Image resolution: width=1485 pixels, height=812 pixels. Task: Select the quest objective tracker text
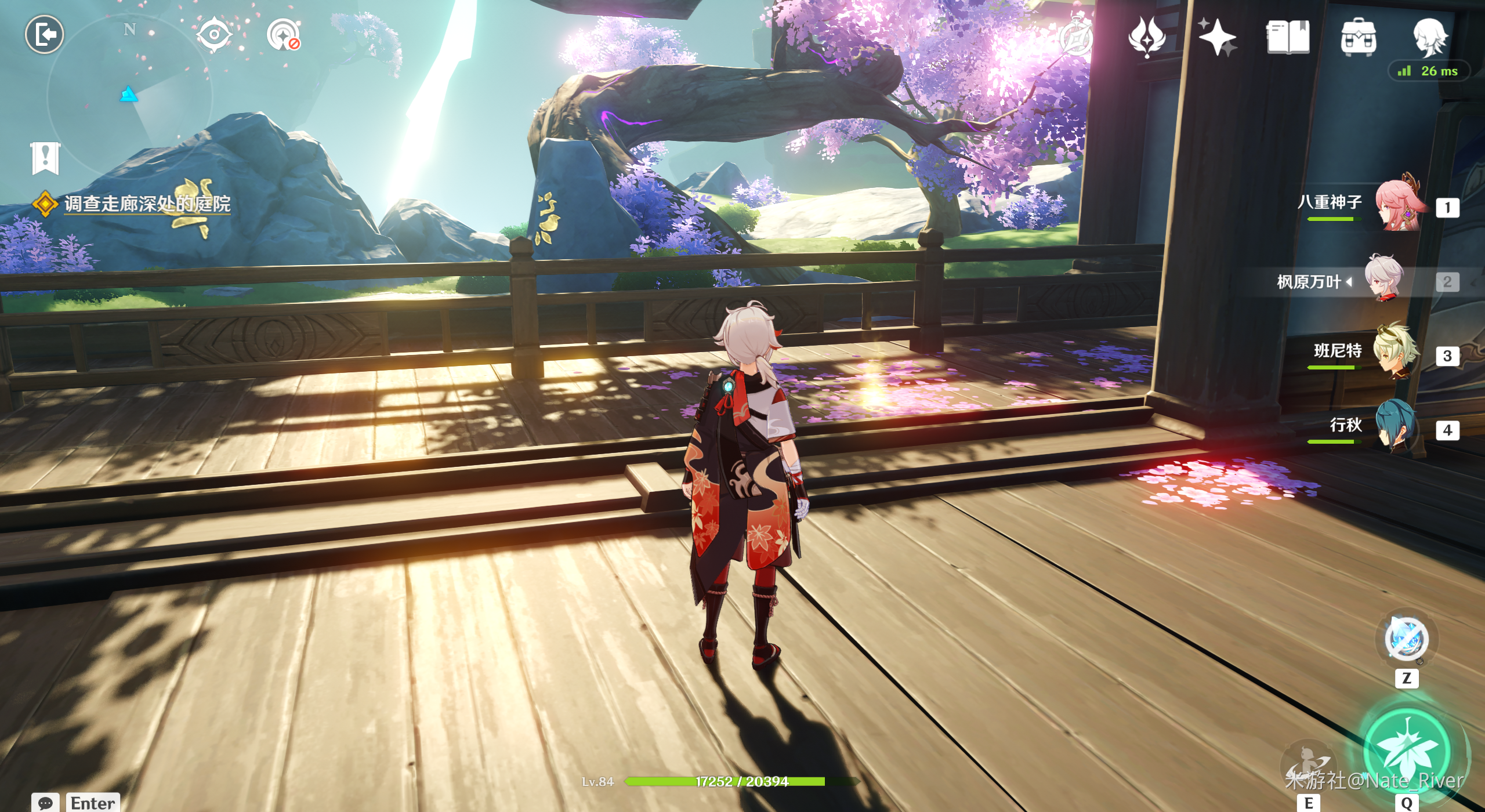click(x=147, y=204)
